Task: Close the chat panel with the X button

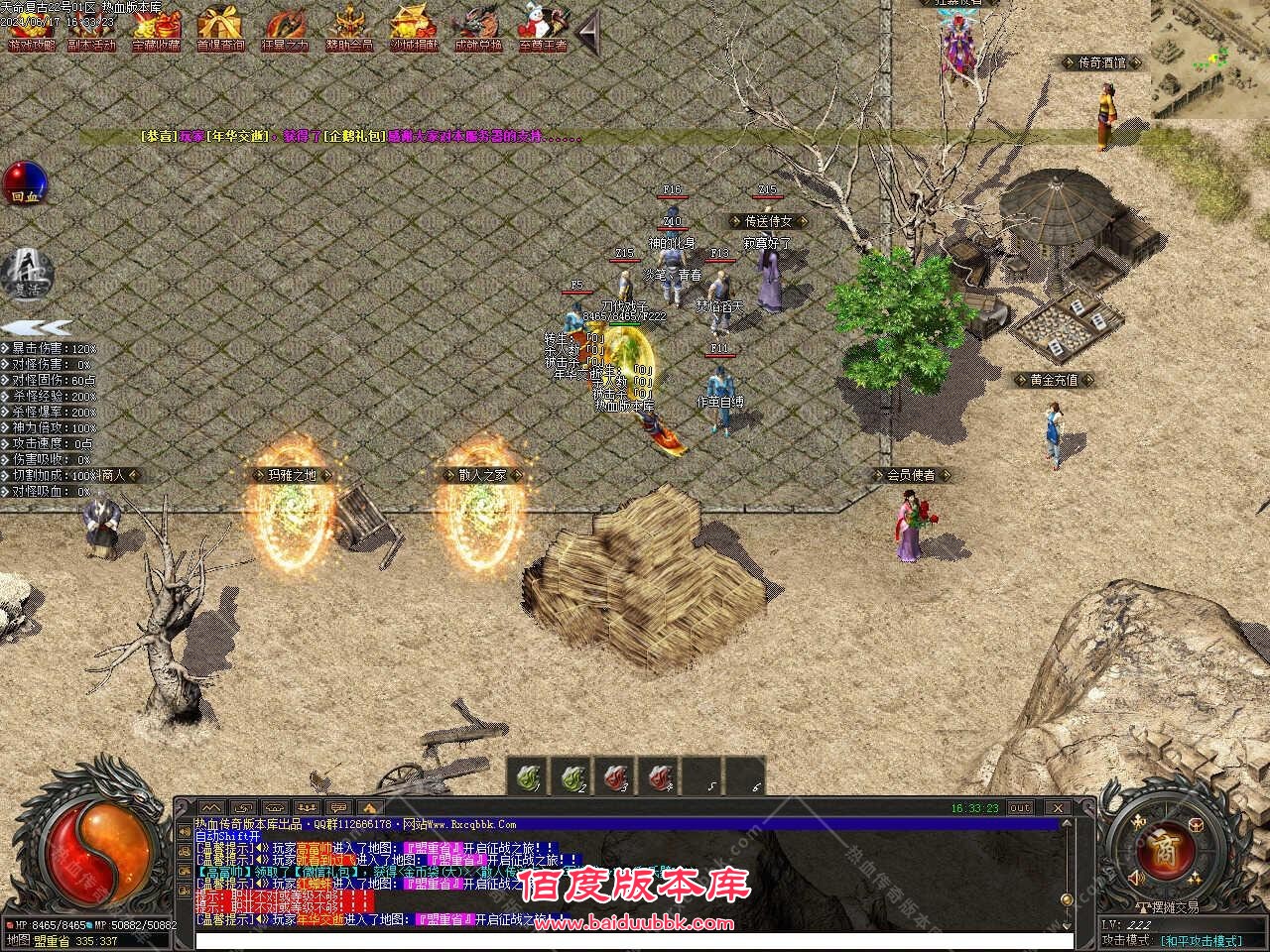Action: [1058, 808]
